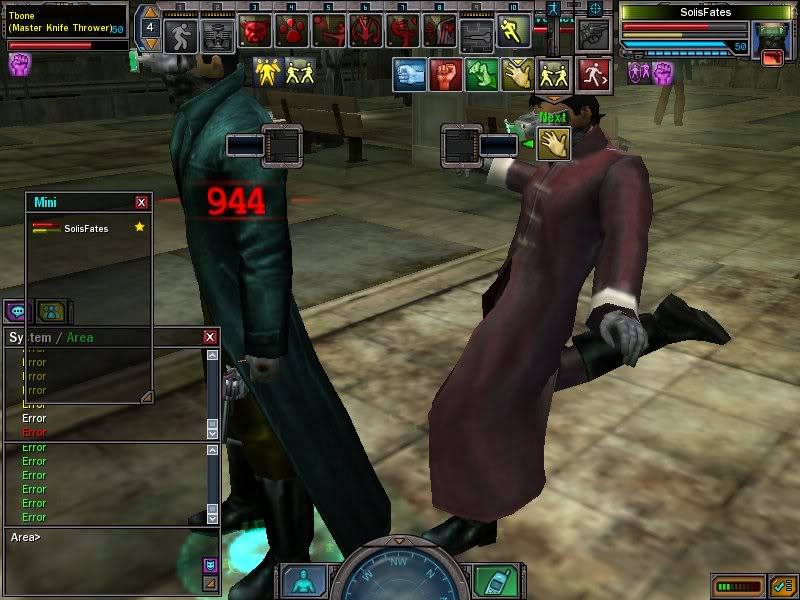Open the cell phone icon by compass
The height and width of the screenshot is (600, 800).
pyautogui.click(x=489, y=581)
